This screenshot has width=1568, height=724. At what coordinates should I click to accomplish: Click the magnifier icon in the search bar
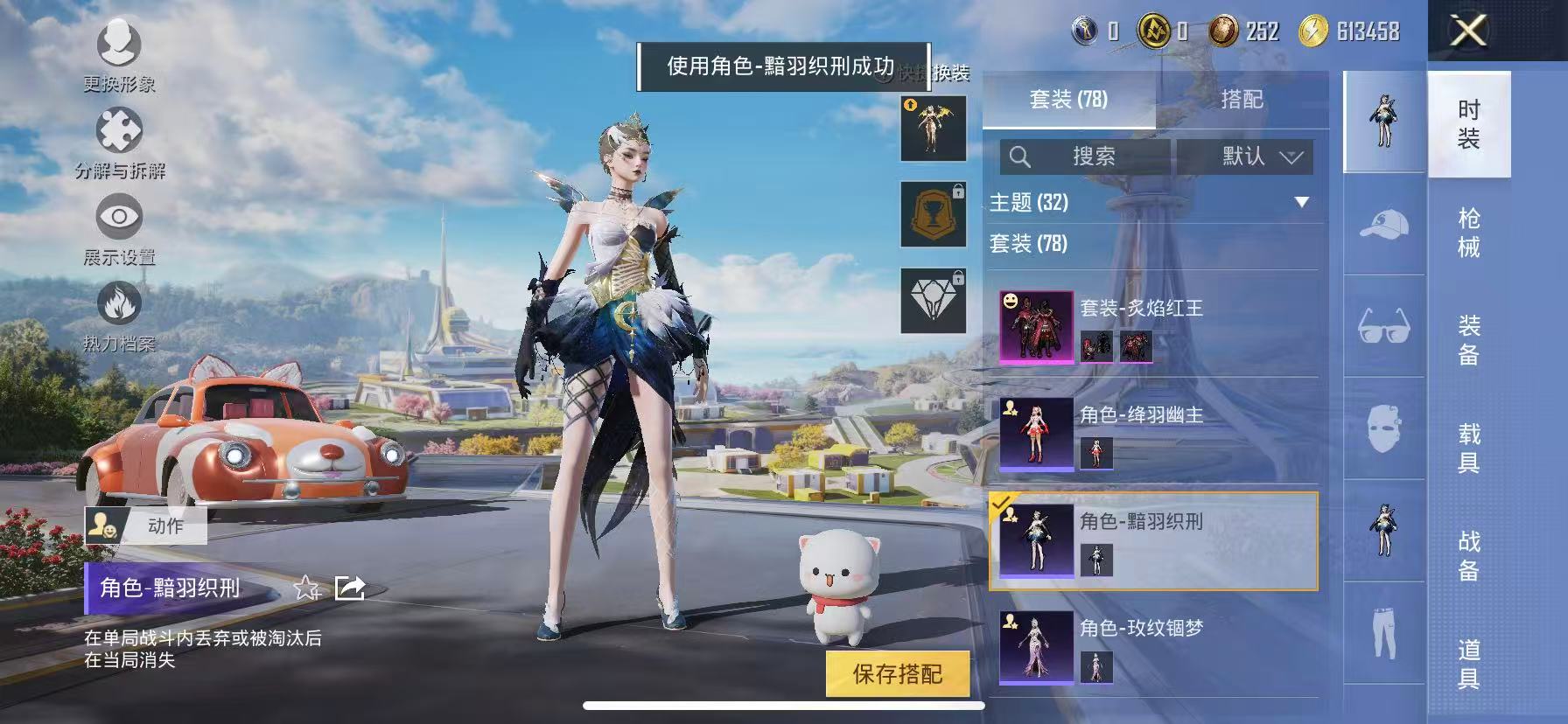pyautogui.click(x=1021, y=157)
